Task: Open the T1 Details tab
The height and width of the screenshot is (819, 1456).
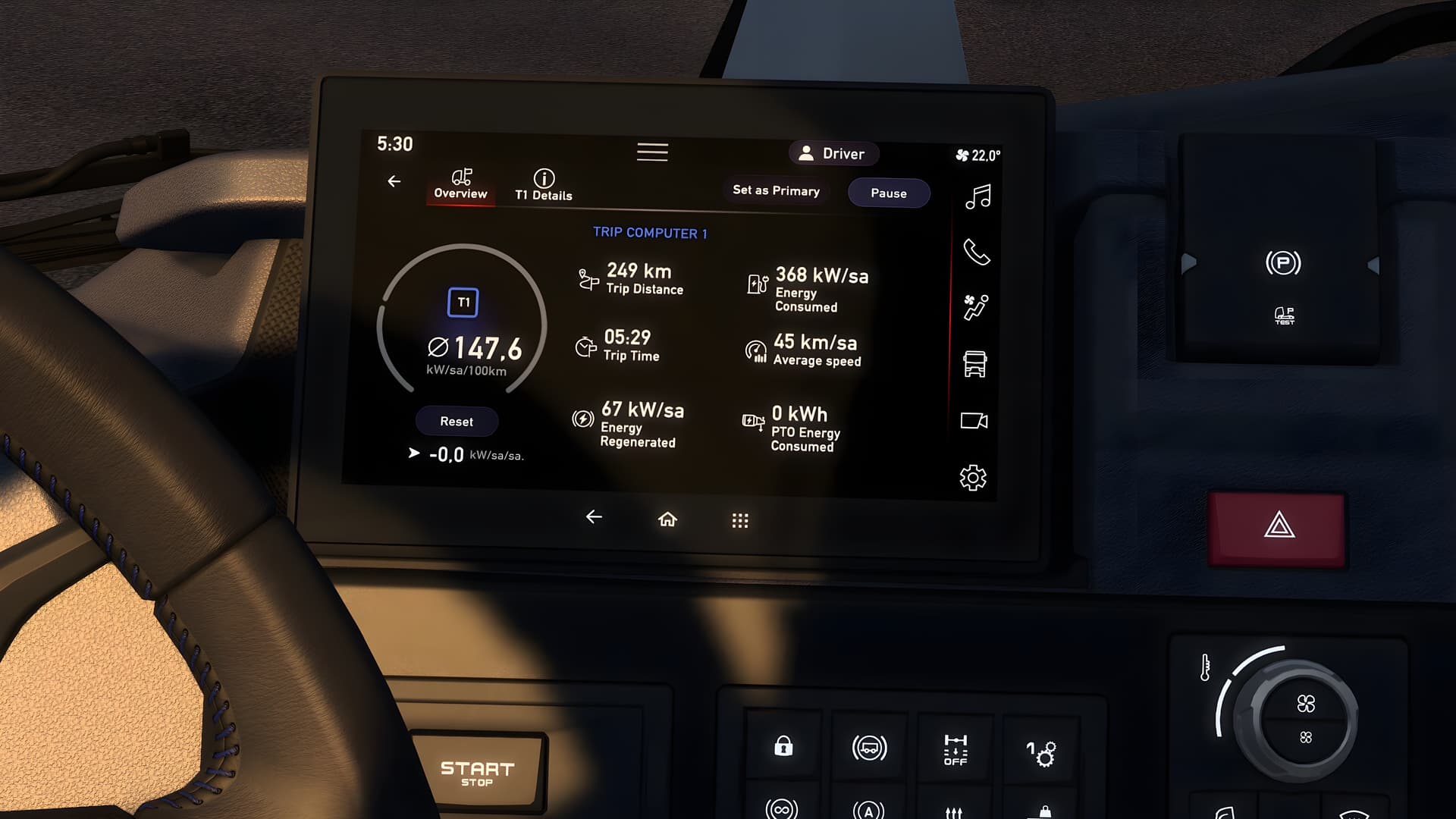Action: click(x=544, y=185)
